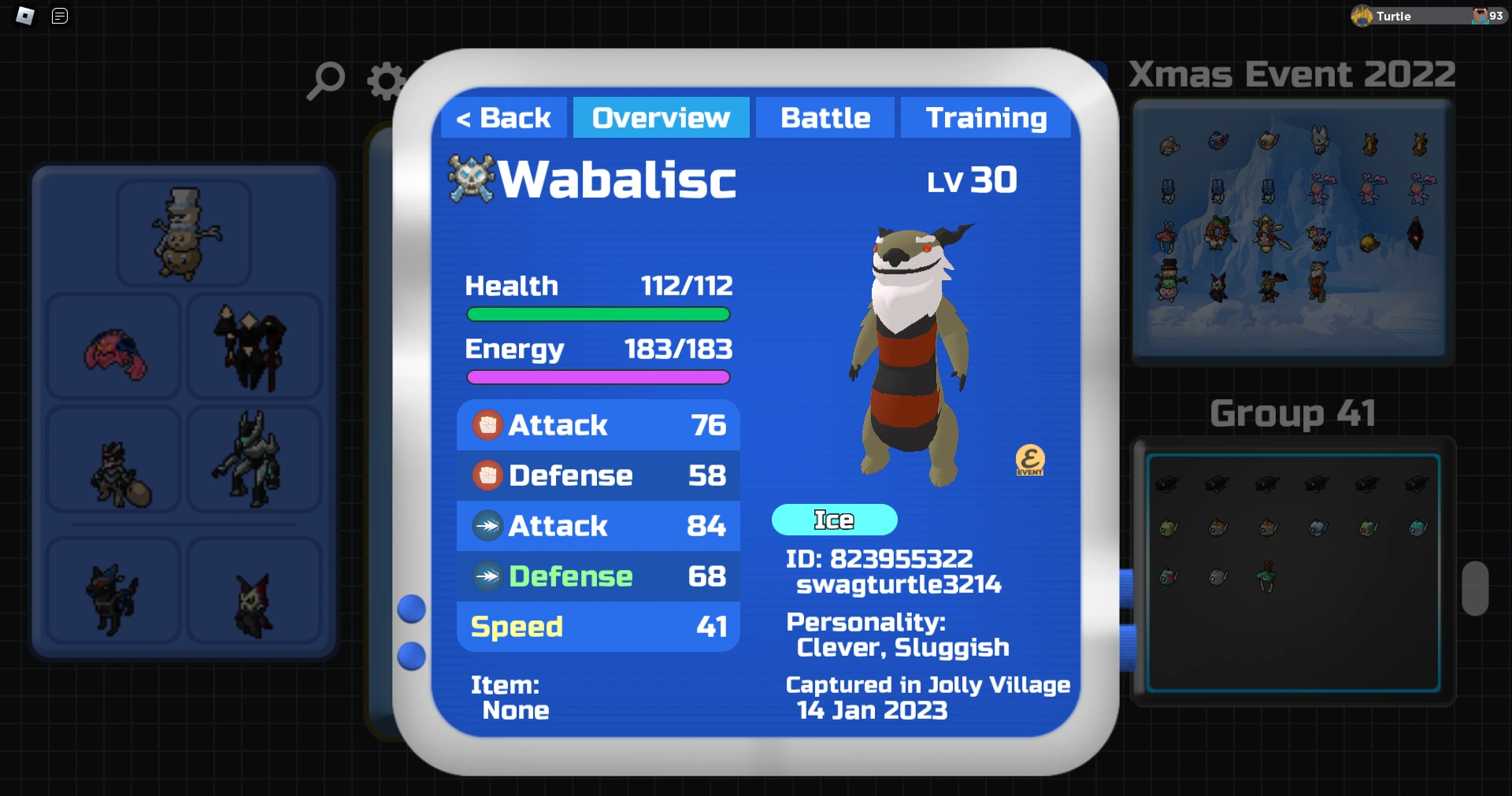Click the melee Defense fist icon
Viewport: 1512px width, 796px height.
(488, 476)
